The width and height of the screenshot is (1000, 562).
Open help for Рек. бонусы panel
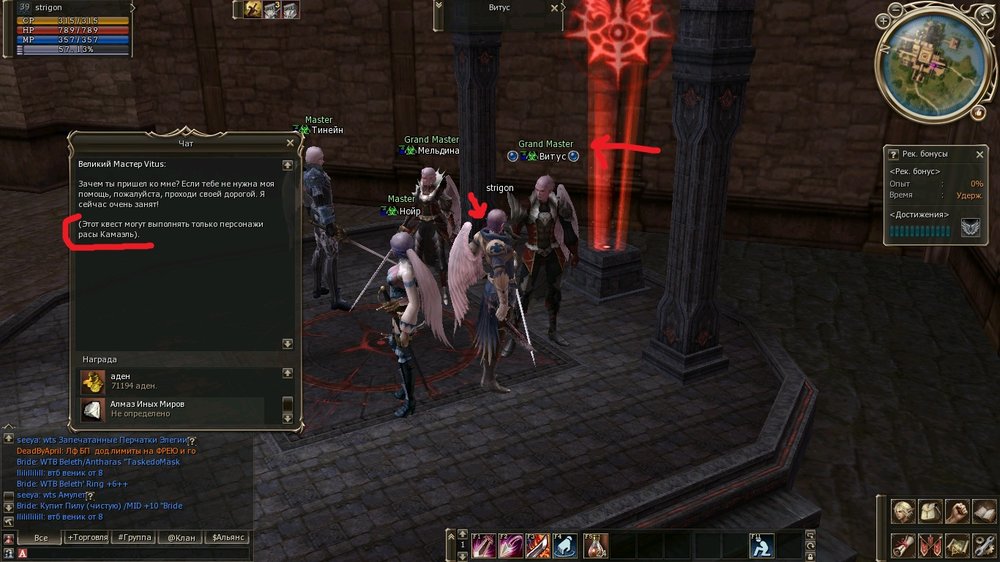pyautogui.click(x=894, y=154)
